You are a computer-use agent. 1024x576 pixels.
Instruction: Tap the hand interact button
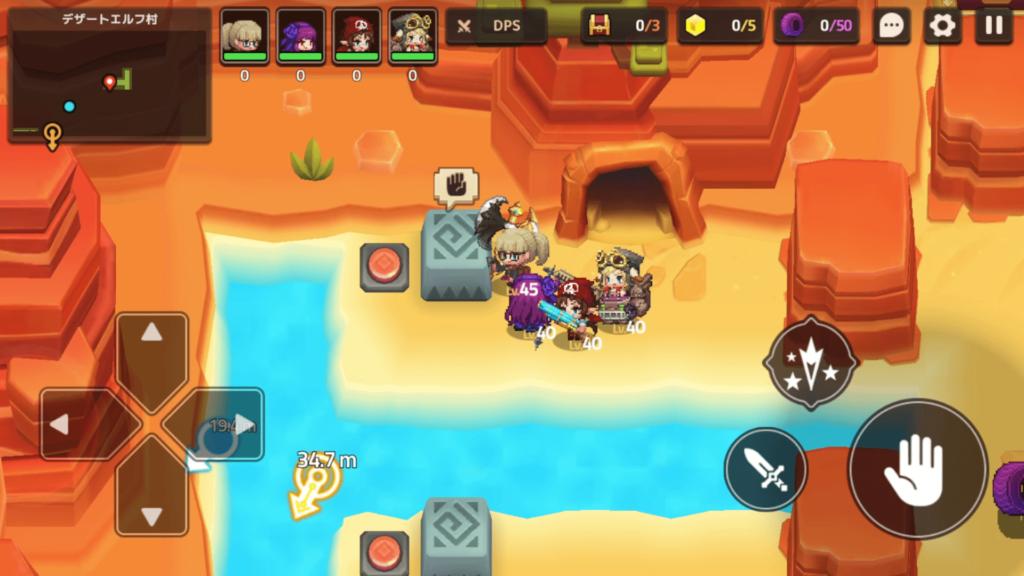(916, 470)
